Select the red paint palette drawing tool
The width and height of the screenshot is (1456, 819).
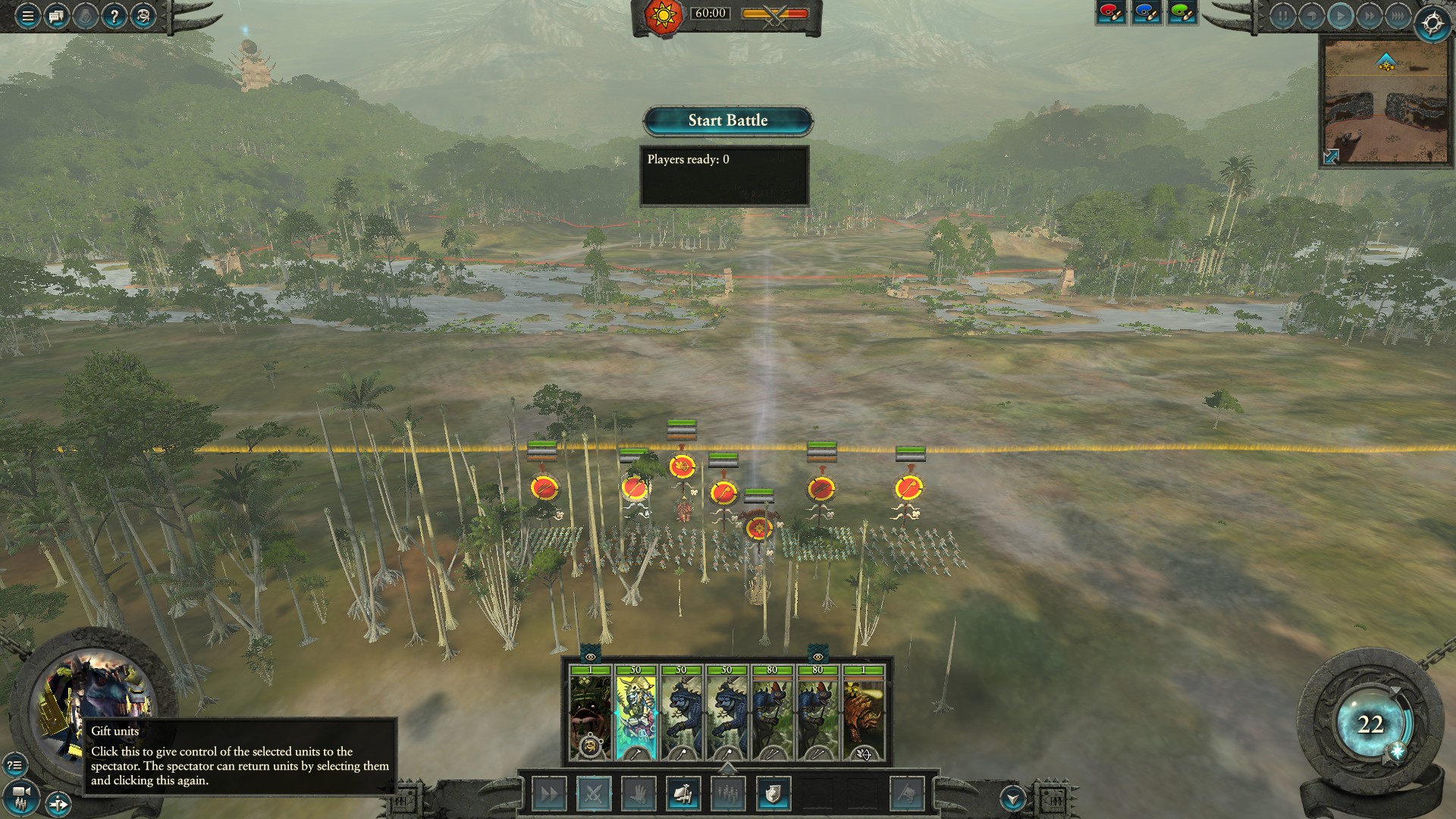[x=1111, y=13]
